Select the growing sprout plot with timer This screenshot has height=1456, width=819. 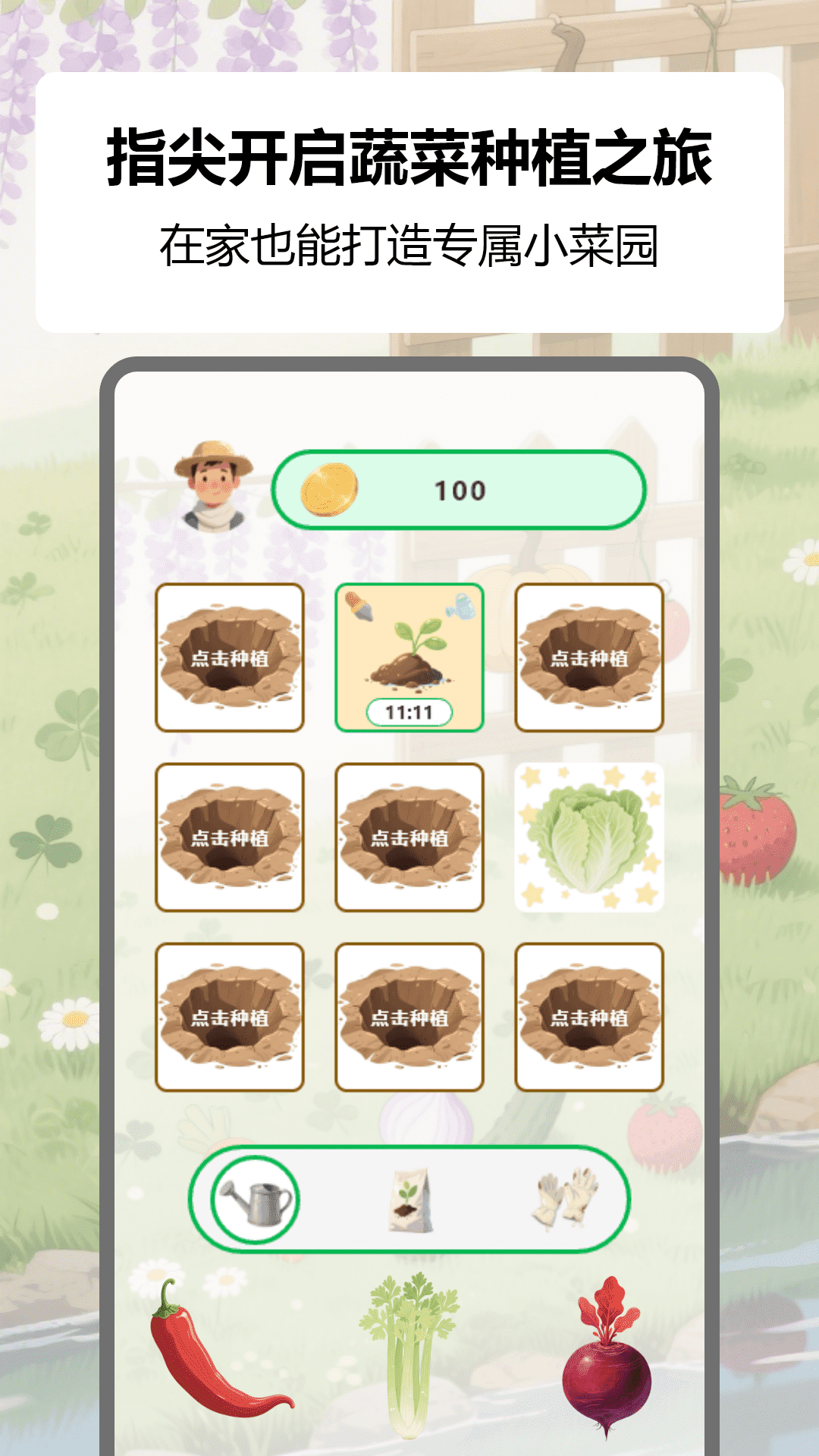409,657
